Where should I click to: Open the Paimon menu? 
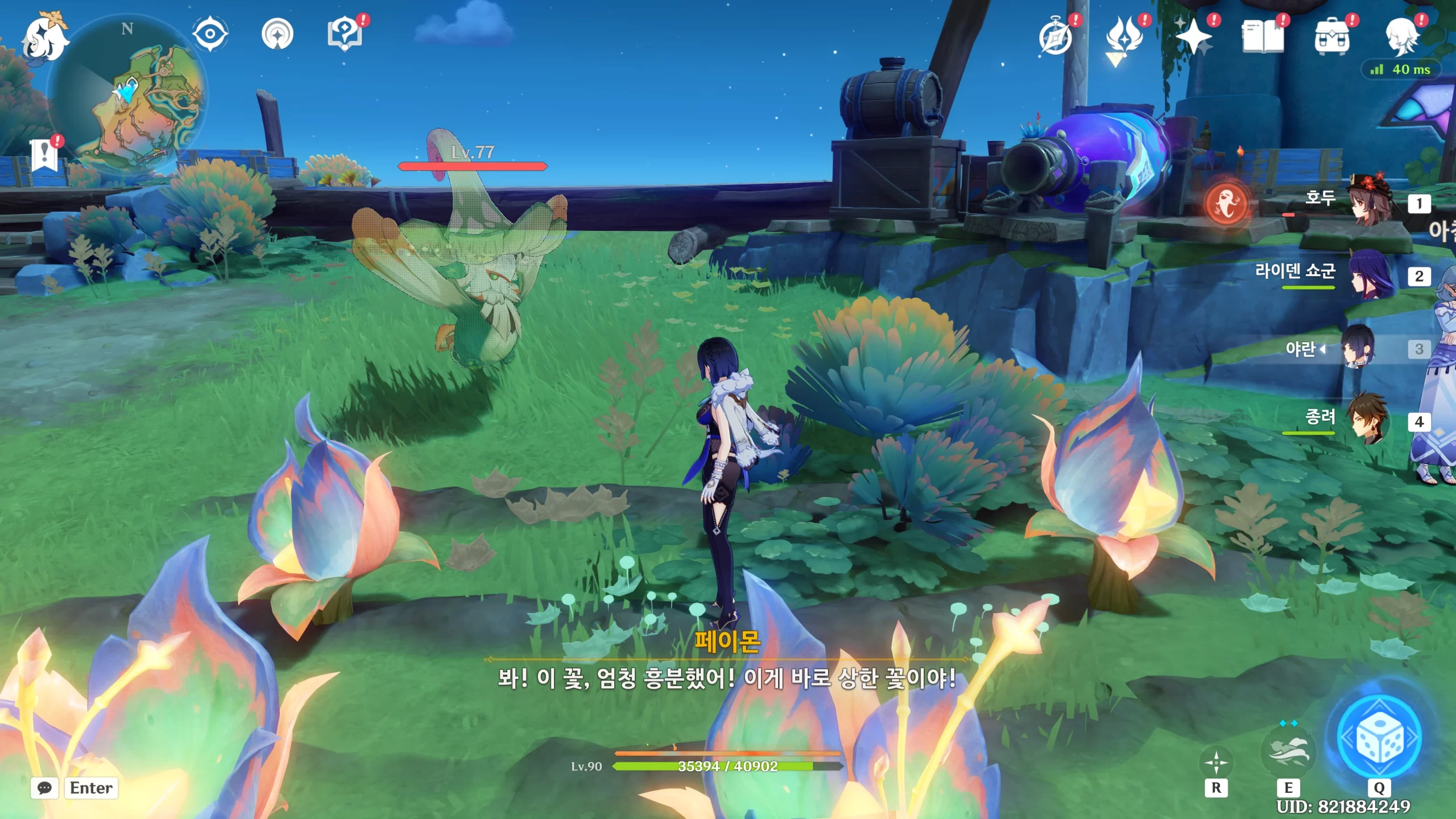pos(44,39)
